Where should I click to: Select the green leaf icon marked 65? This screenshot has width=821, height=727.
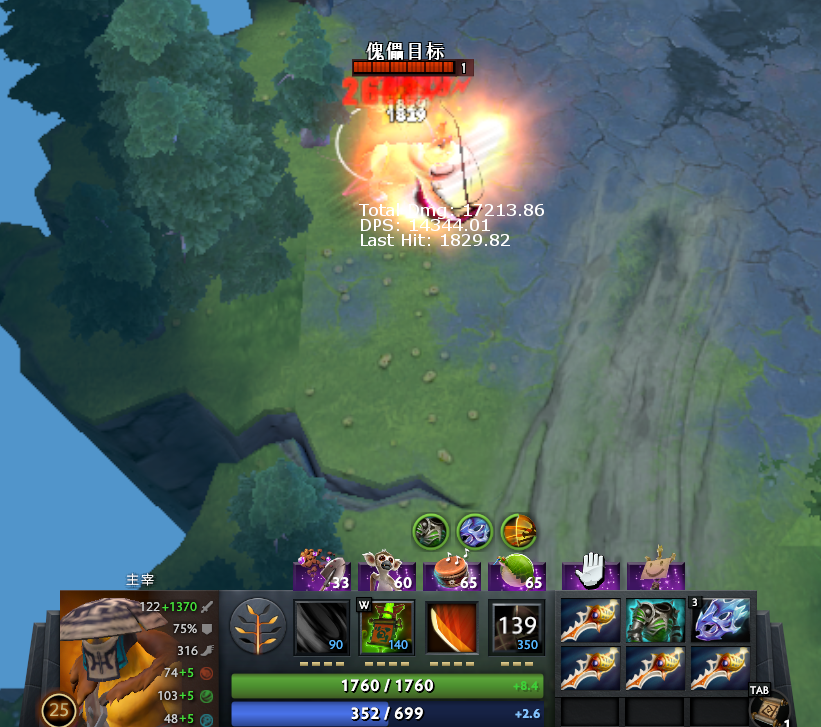(x=518, y=572)
